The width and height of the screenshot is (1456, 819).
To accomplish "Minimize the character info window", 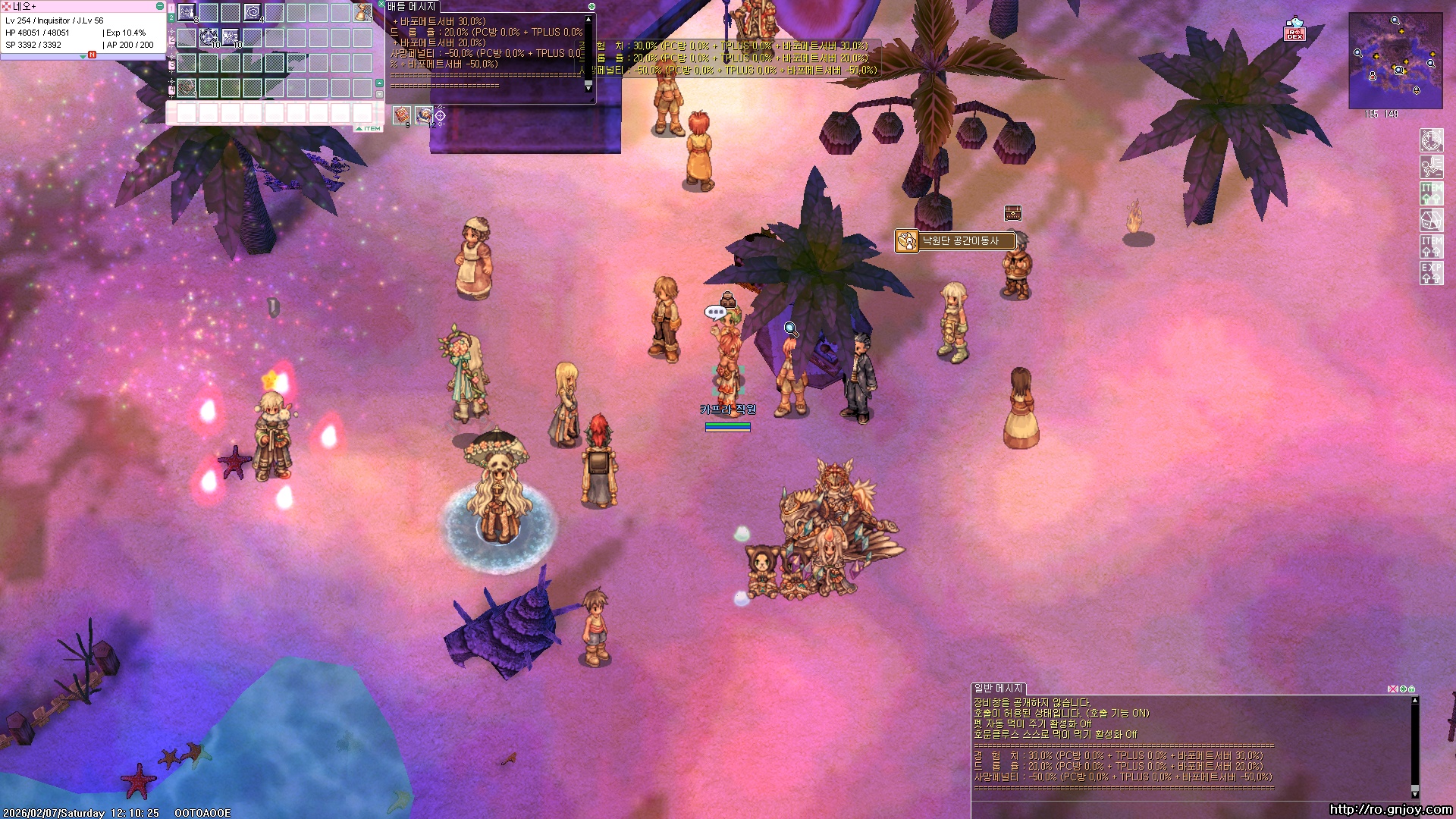I will click(x=159, y=6).
